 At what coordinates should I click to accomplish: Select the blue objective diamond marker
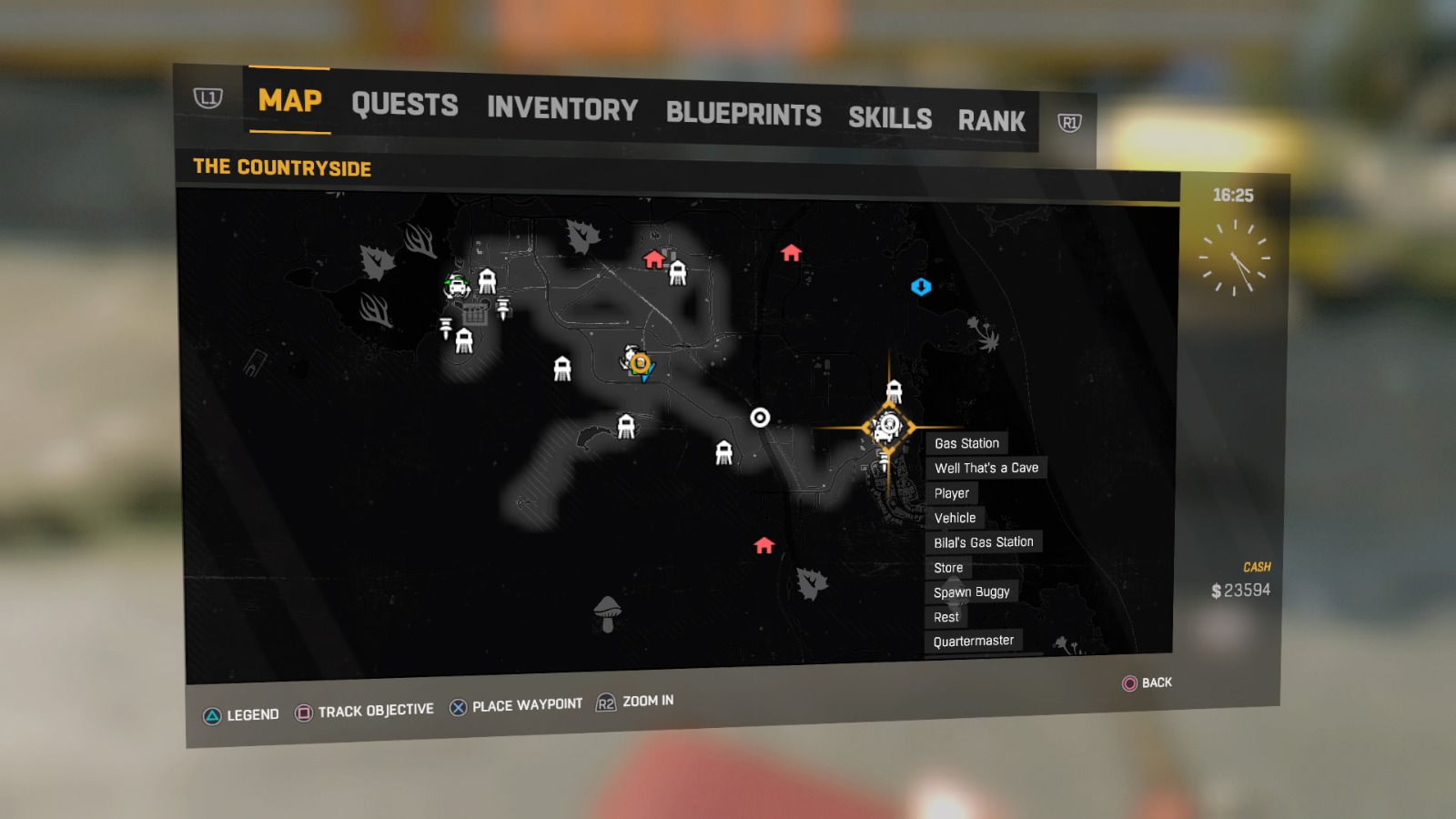coord(922,288)
